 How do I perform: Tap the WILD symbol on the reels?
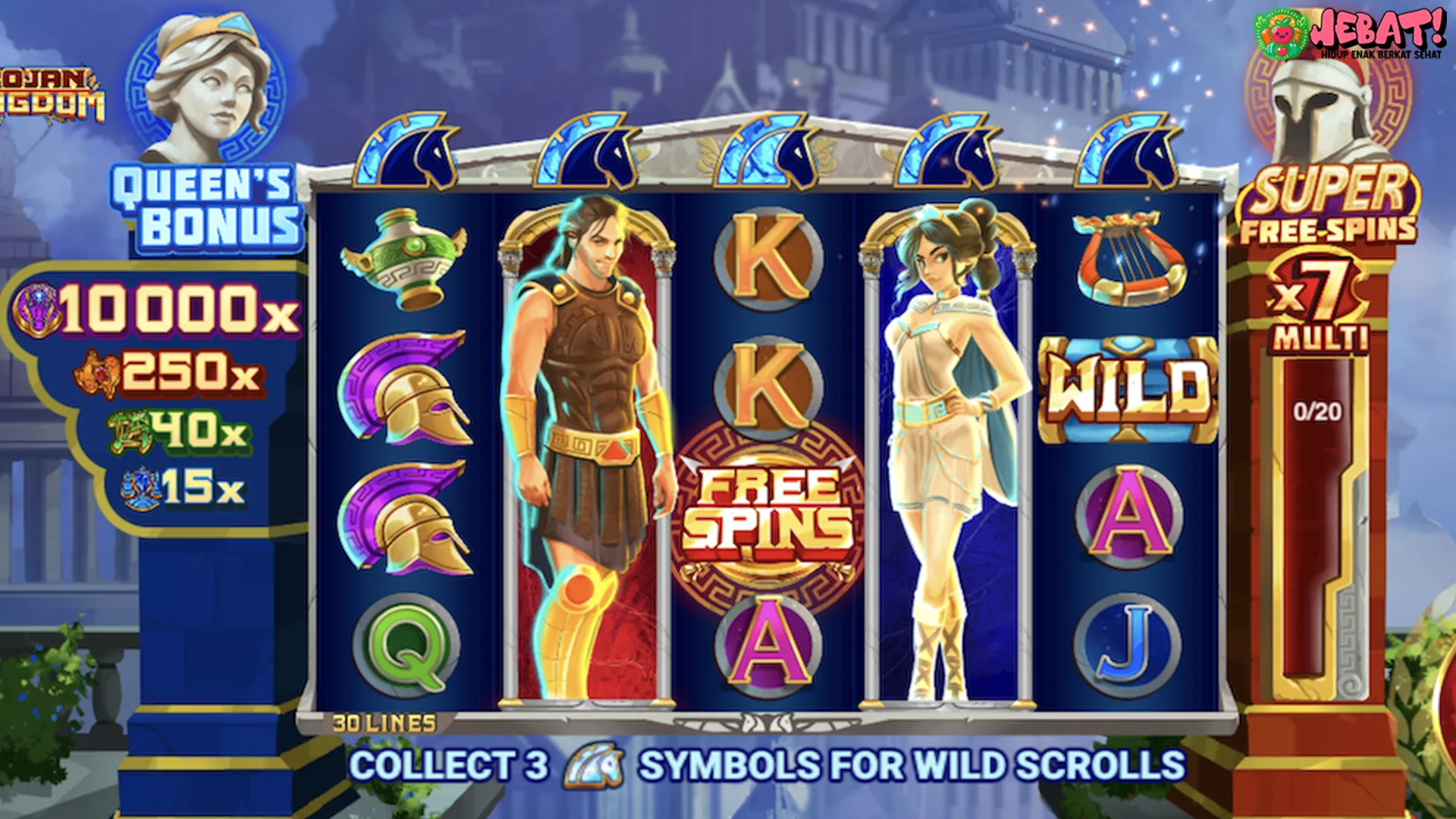click(x=1128, y=390)
